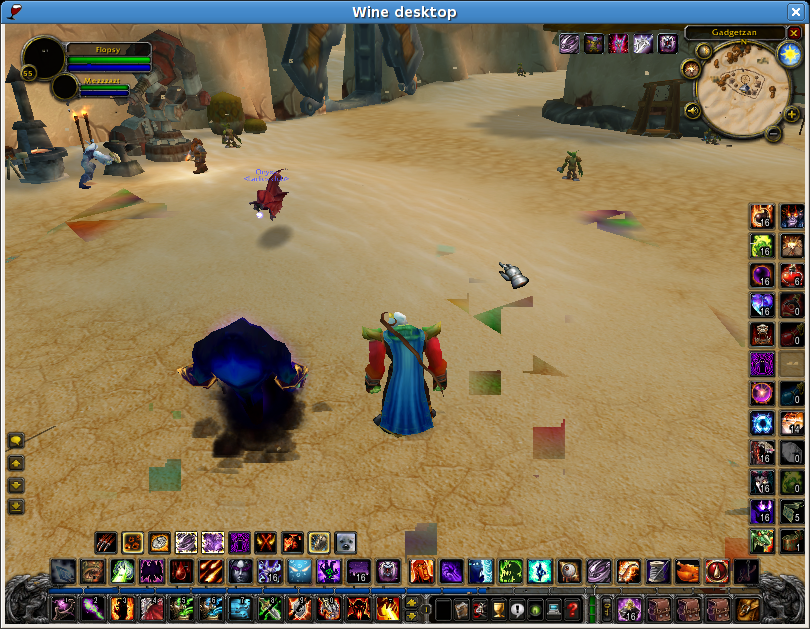Select the Flopsy player portrait frame
The width and height of the screenshot is (810, 629).
[43, 56]
